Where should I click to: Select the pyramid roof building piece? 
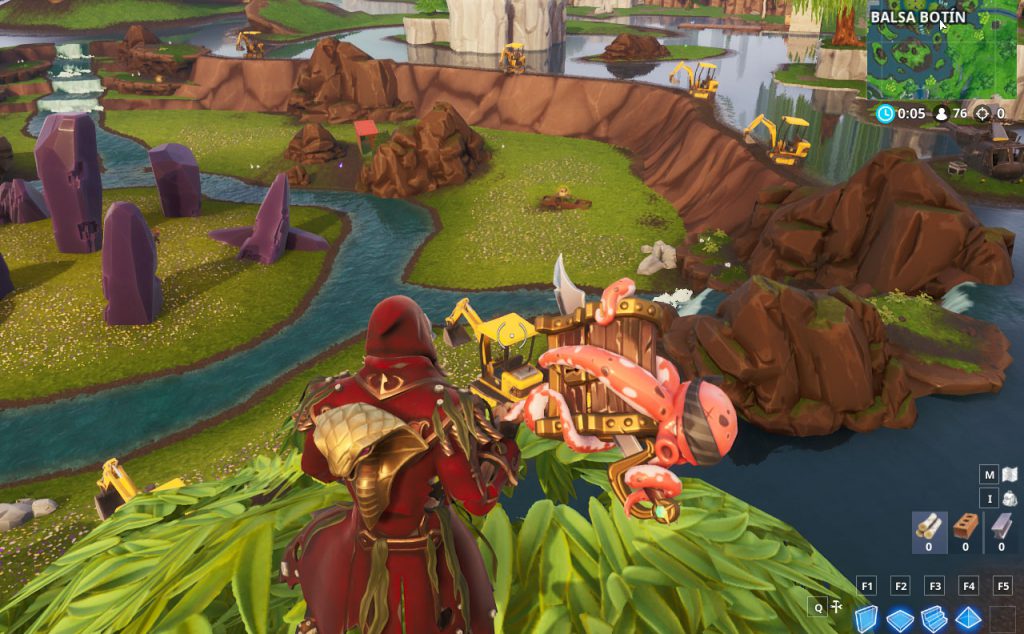[x=968, y=618]
